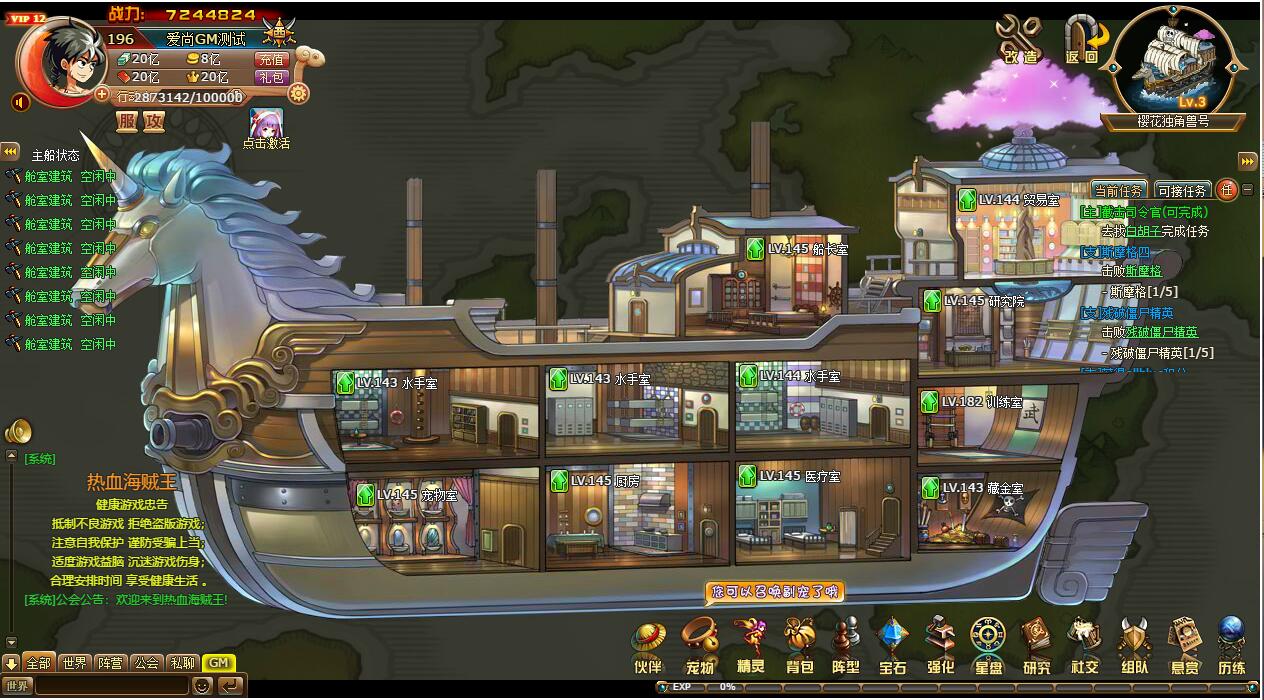Open the 礼包 gift pack button

tap(272, 77)
